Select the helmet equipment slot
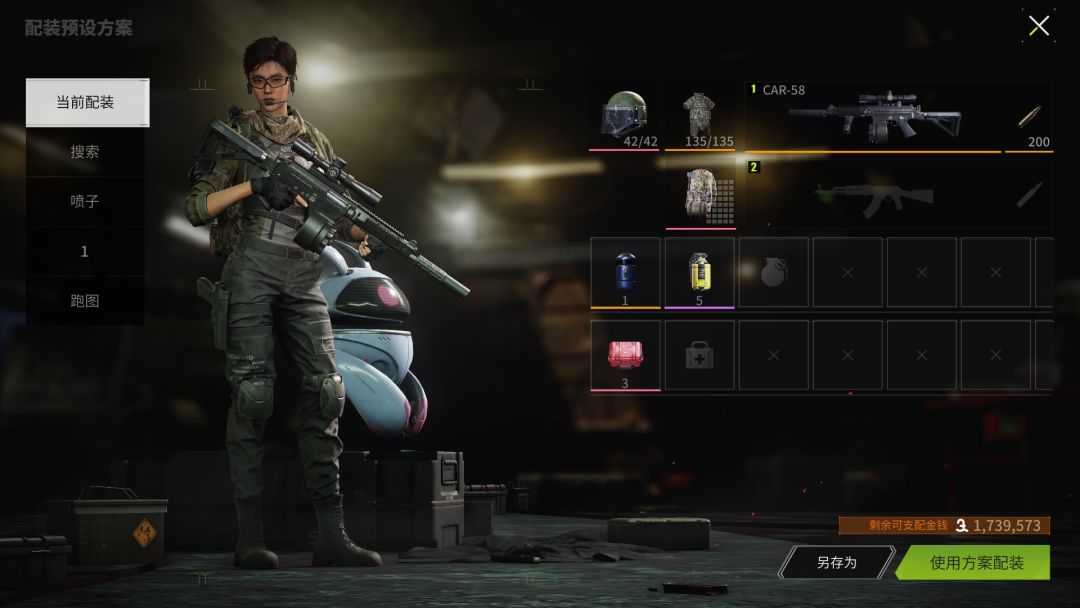Image resolution: width=1080 pixels, height=608 pixels. pyautogui.click(x=624, y=116)
